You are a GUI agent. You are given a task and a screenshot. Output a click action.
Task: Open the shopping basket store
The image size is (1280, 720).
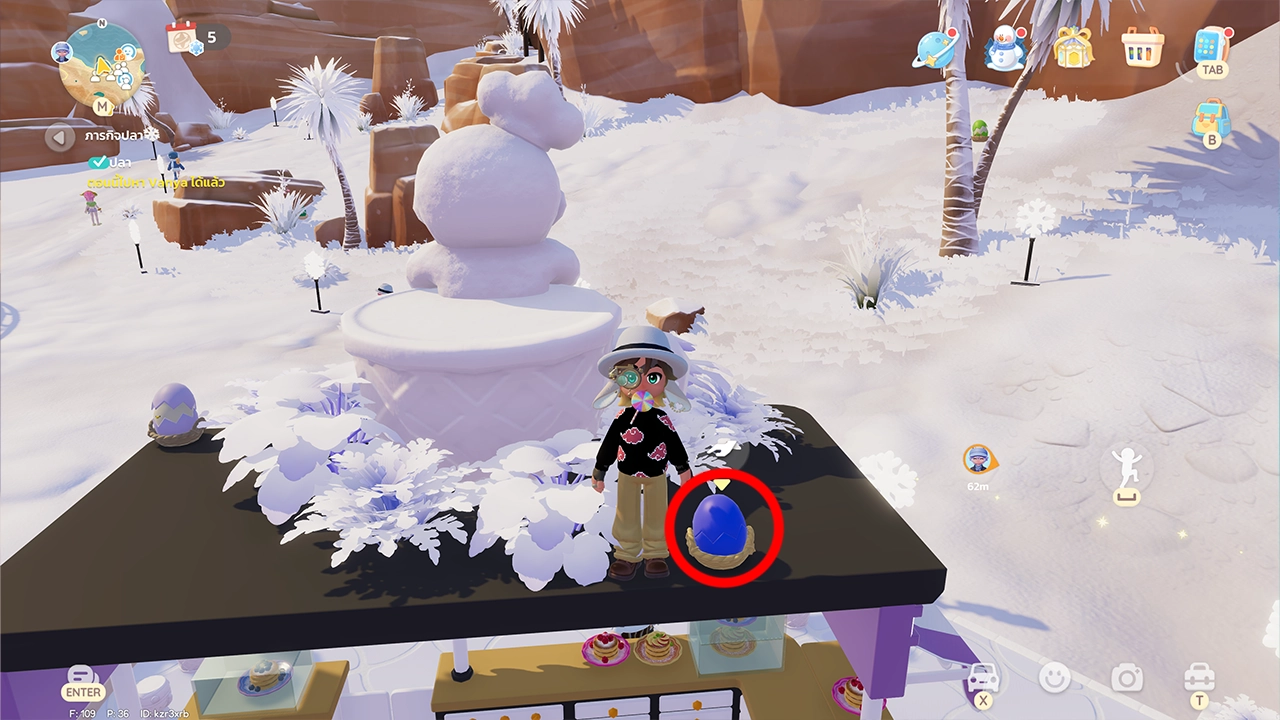[1143, 47]
